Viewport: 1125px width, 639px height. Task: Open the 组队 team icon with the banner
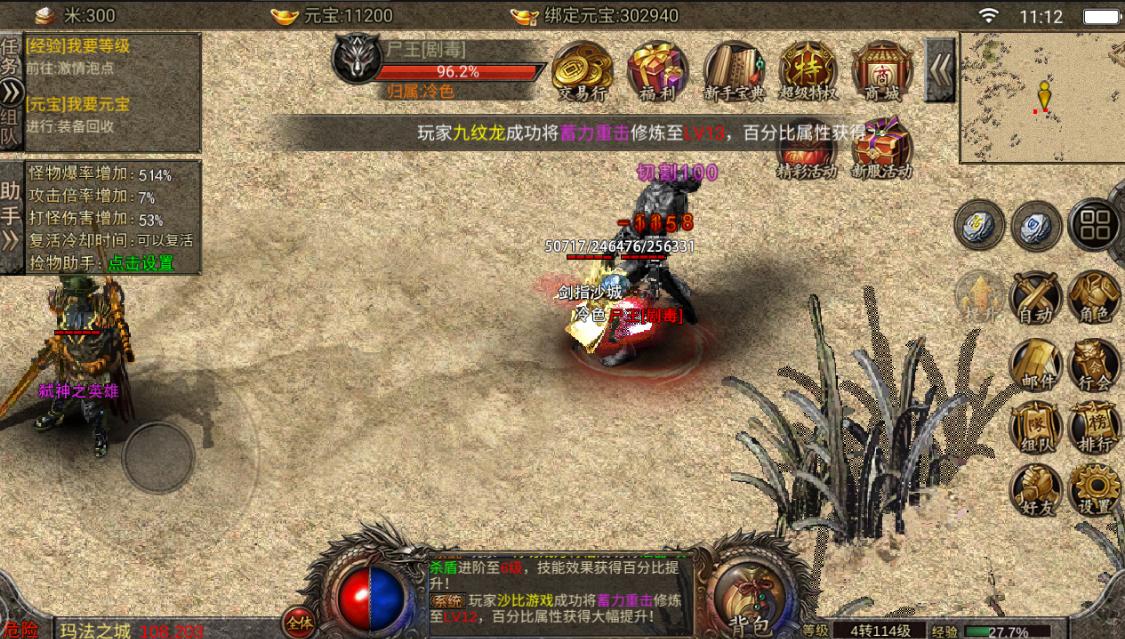coord(1036,428)
